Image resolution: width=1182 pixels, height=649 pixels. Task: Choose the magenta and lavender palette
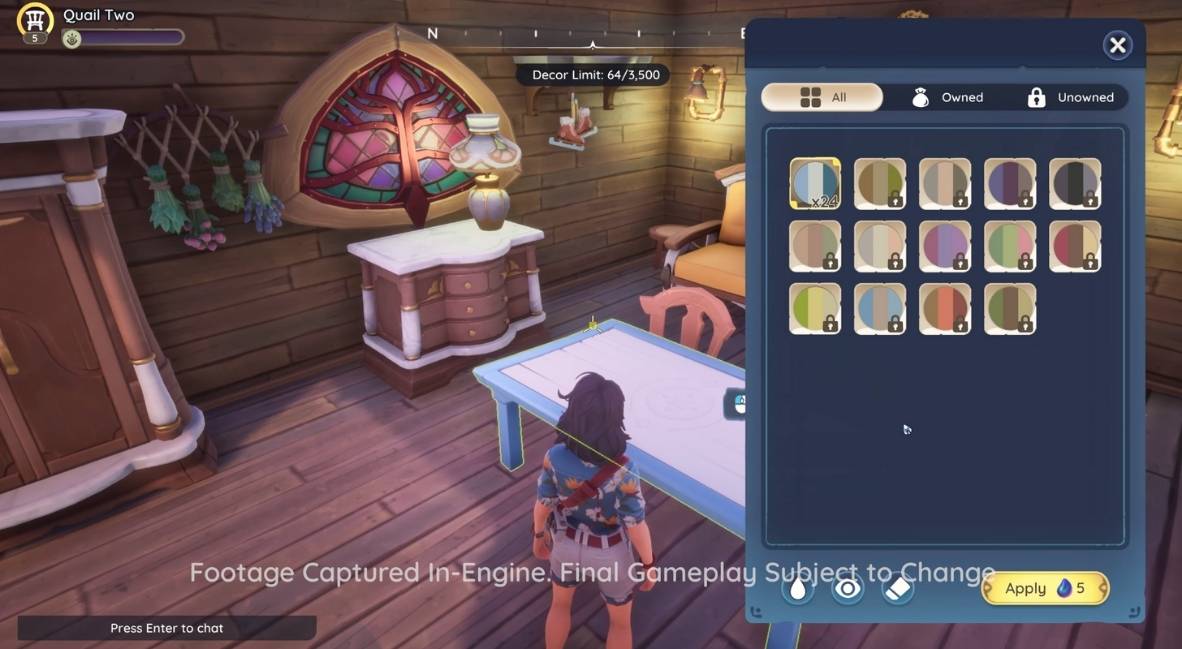[x=945, y=246]
